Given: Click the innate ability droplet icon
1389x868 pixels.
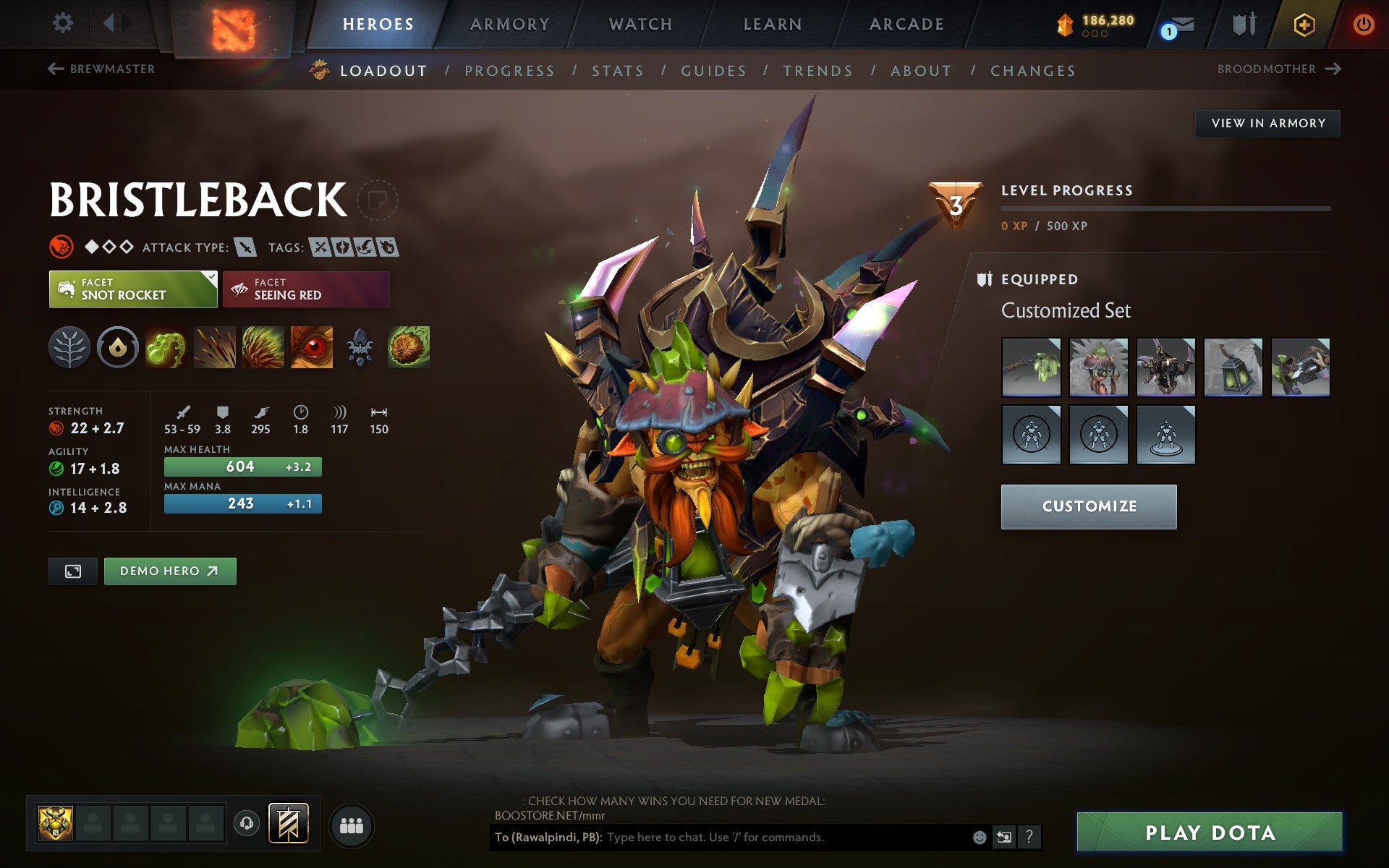Looking at the screenshot, I should coord(118,347).
